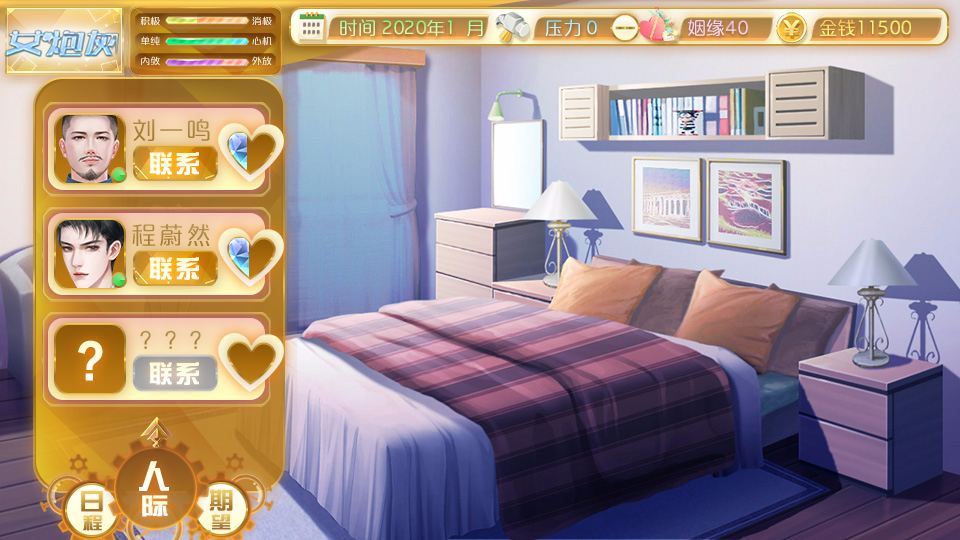Contact 程蔚然 with his 联系 button
The image size is (960, 540).
[175, 268]
